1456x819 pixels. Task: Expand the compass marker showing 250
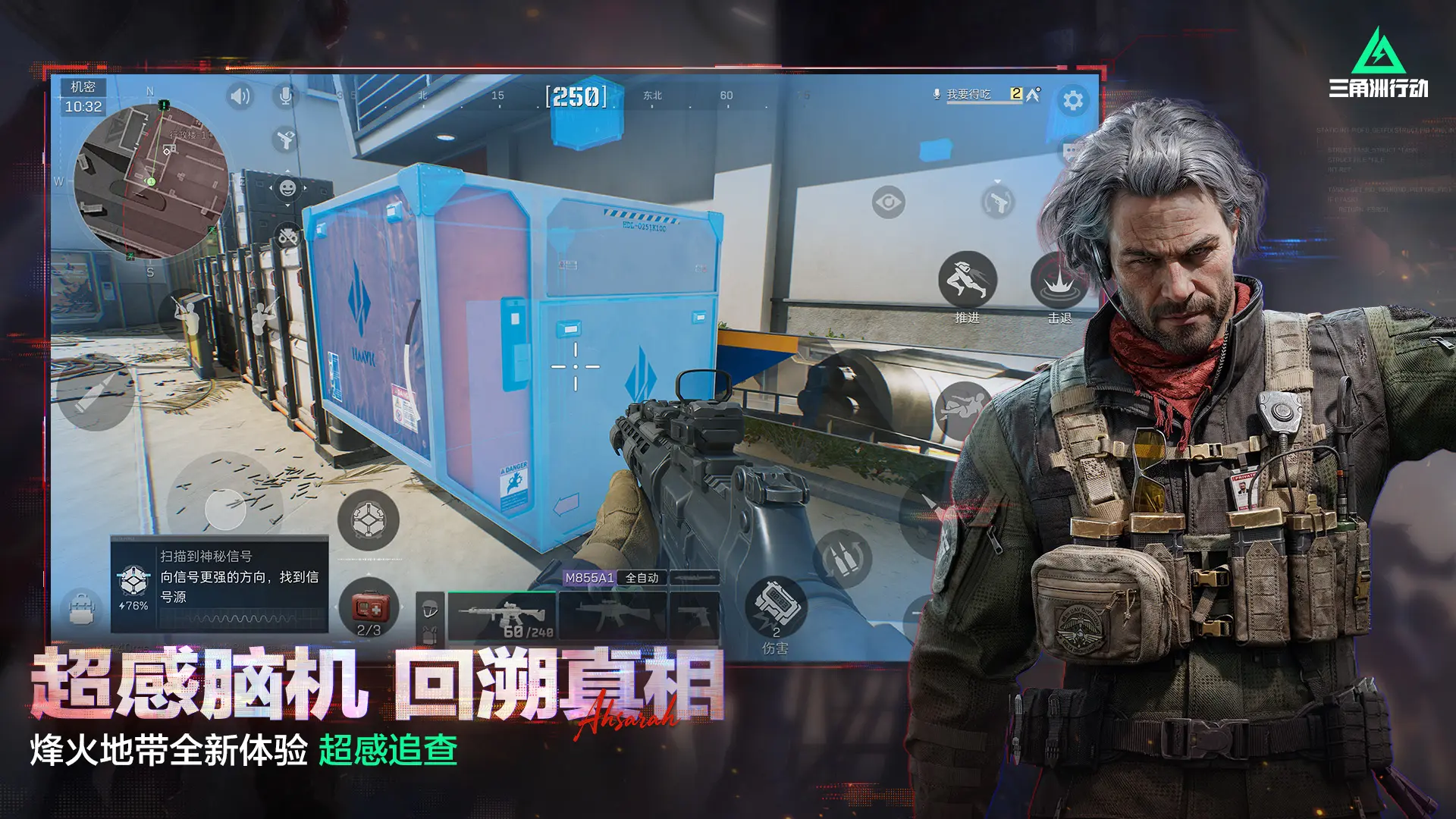pos(576,96)
